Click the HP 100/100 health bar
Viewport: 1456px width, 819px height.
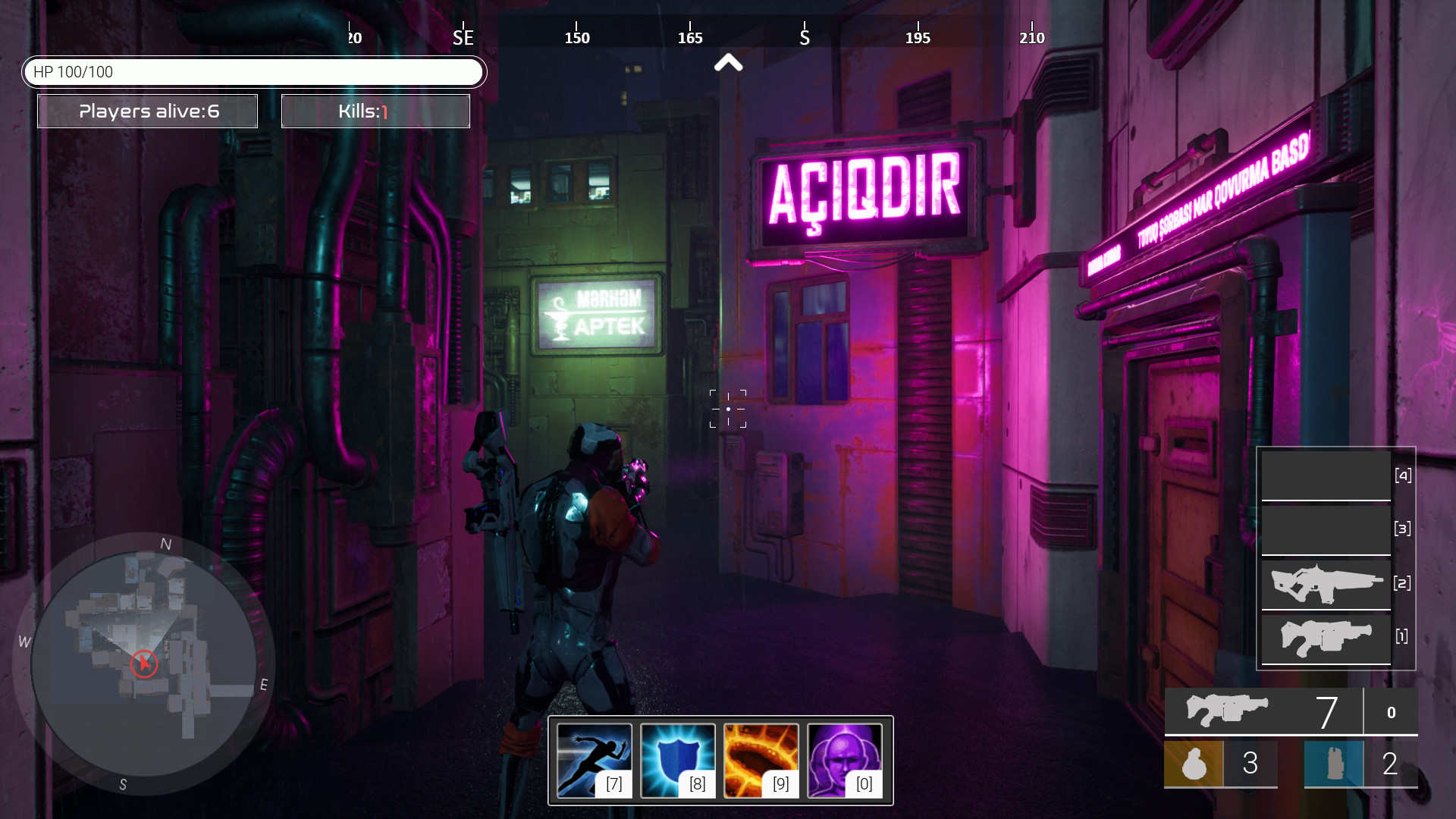[255, 72]
